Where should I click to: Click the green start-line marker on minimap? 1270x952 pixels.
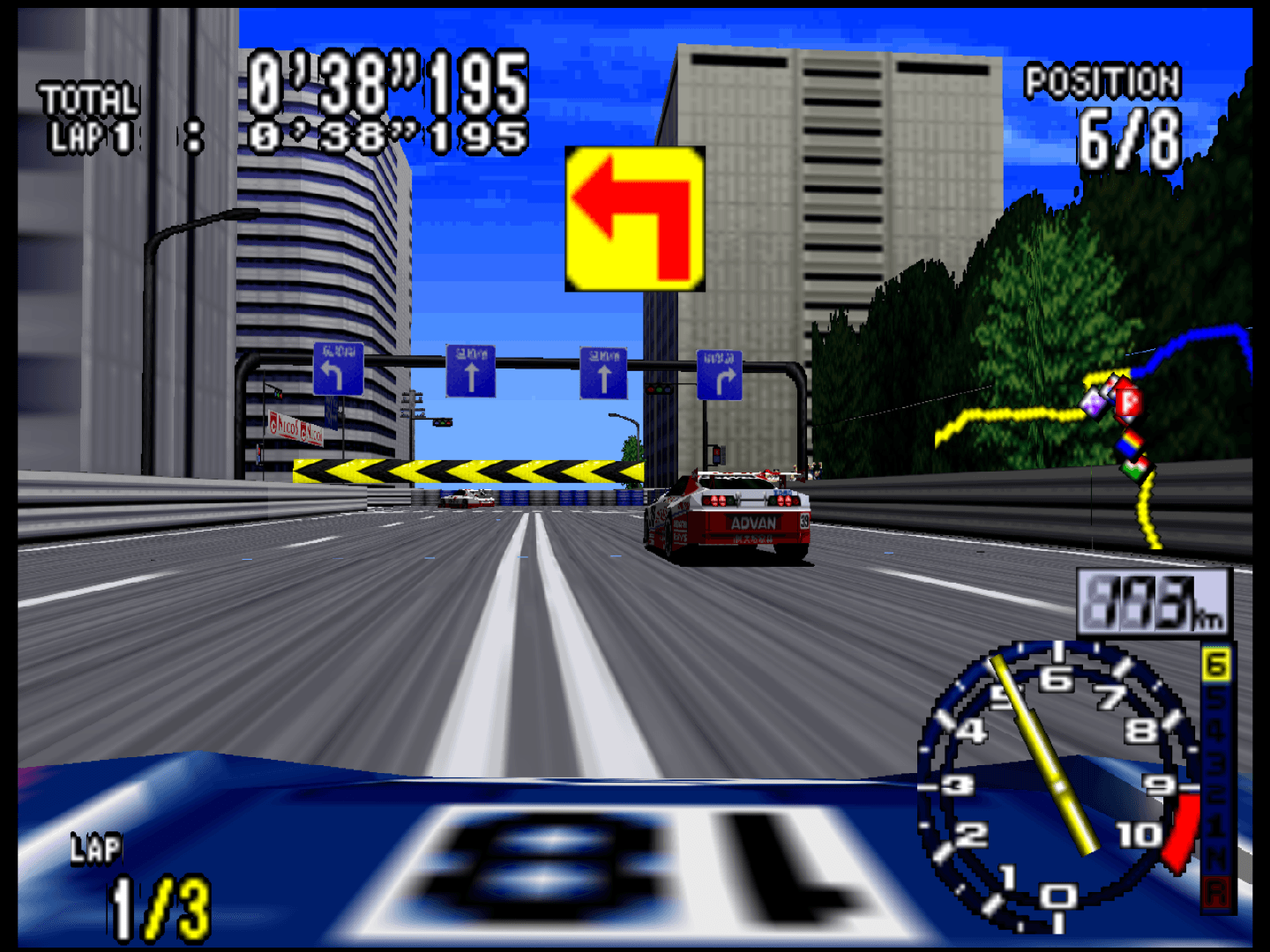tap(1133, 472)
